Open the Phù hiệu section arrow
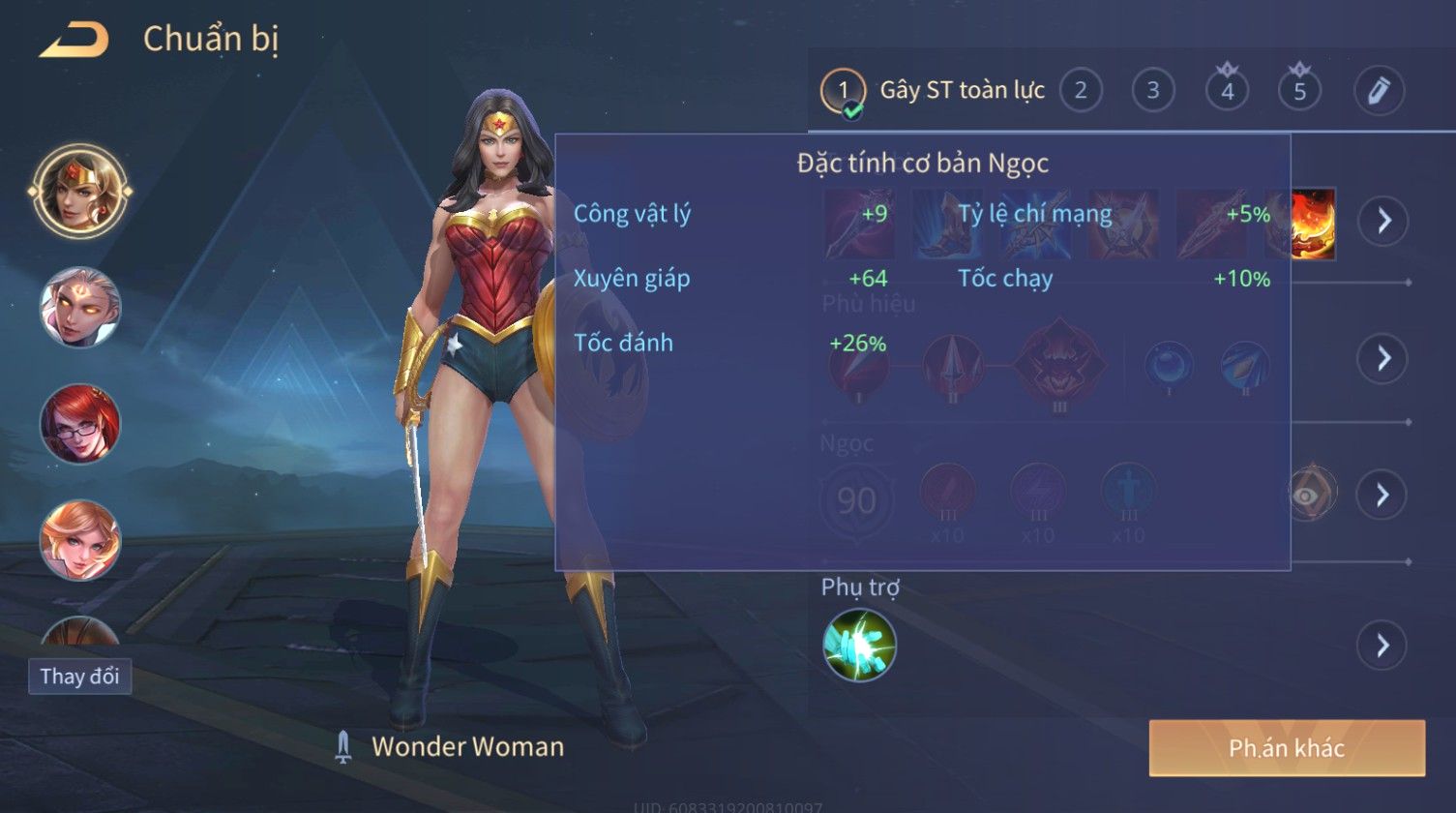 click(x=1382, y=358)
